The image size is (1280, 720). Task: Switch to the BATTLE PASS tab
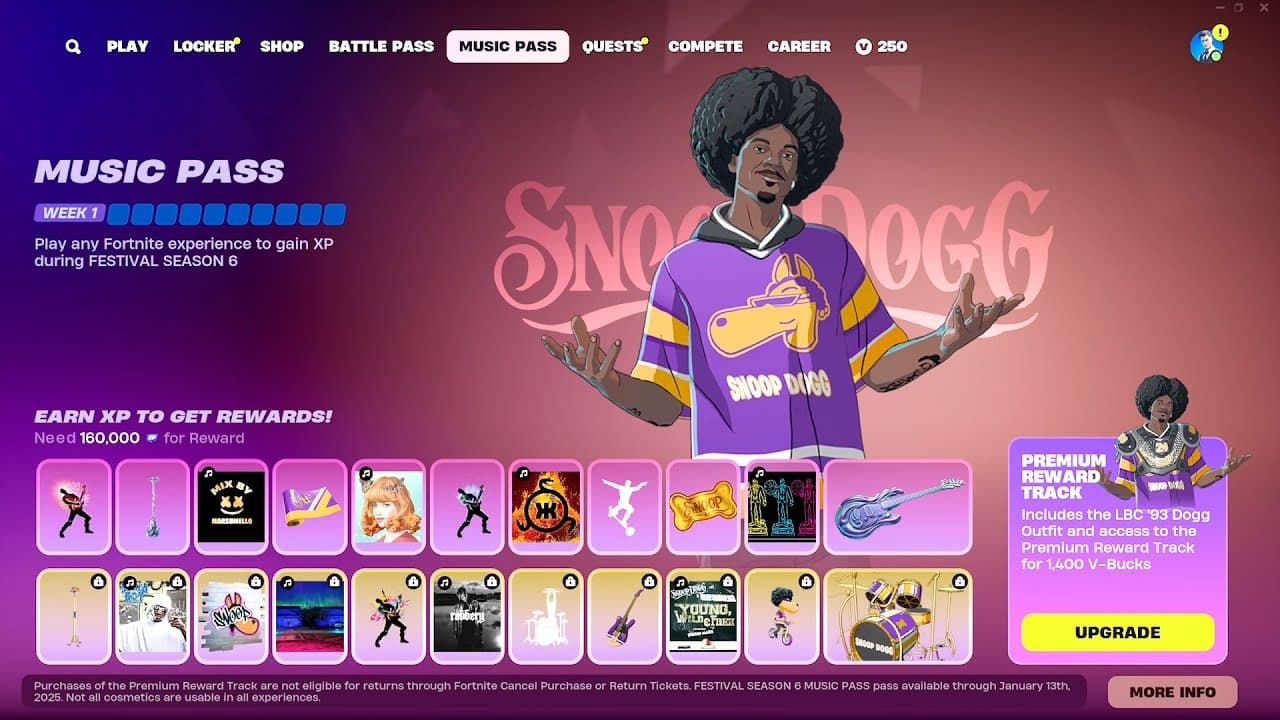pos(381,46)
